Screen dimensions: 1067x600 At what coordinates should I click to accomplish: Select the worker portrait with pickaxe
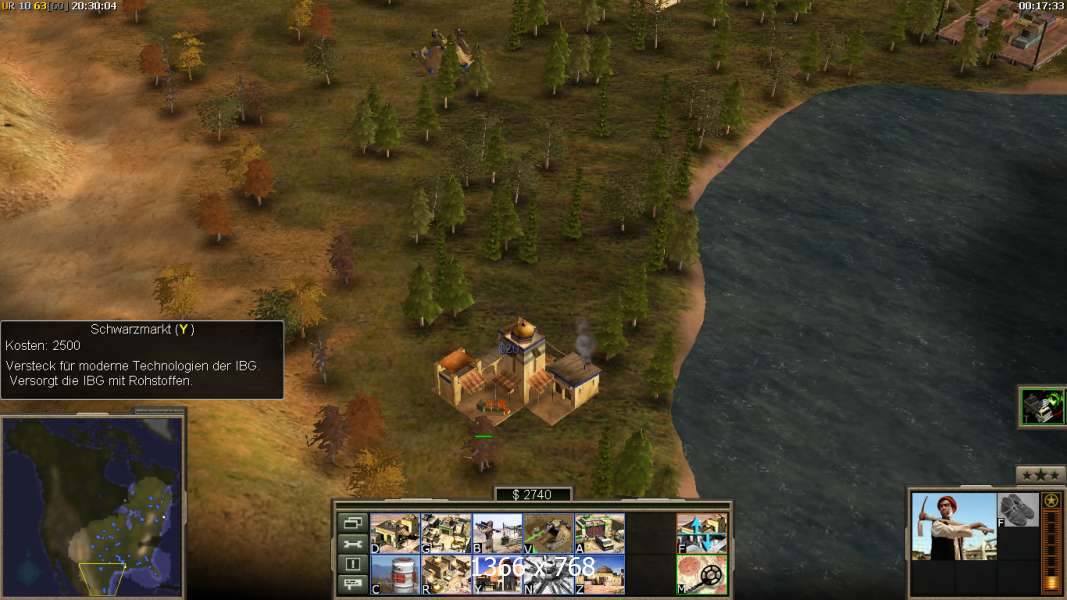(x=954, y=526)
